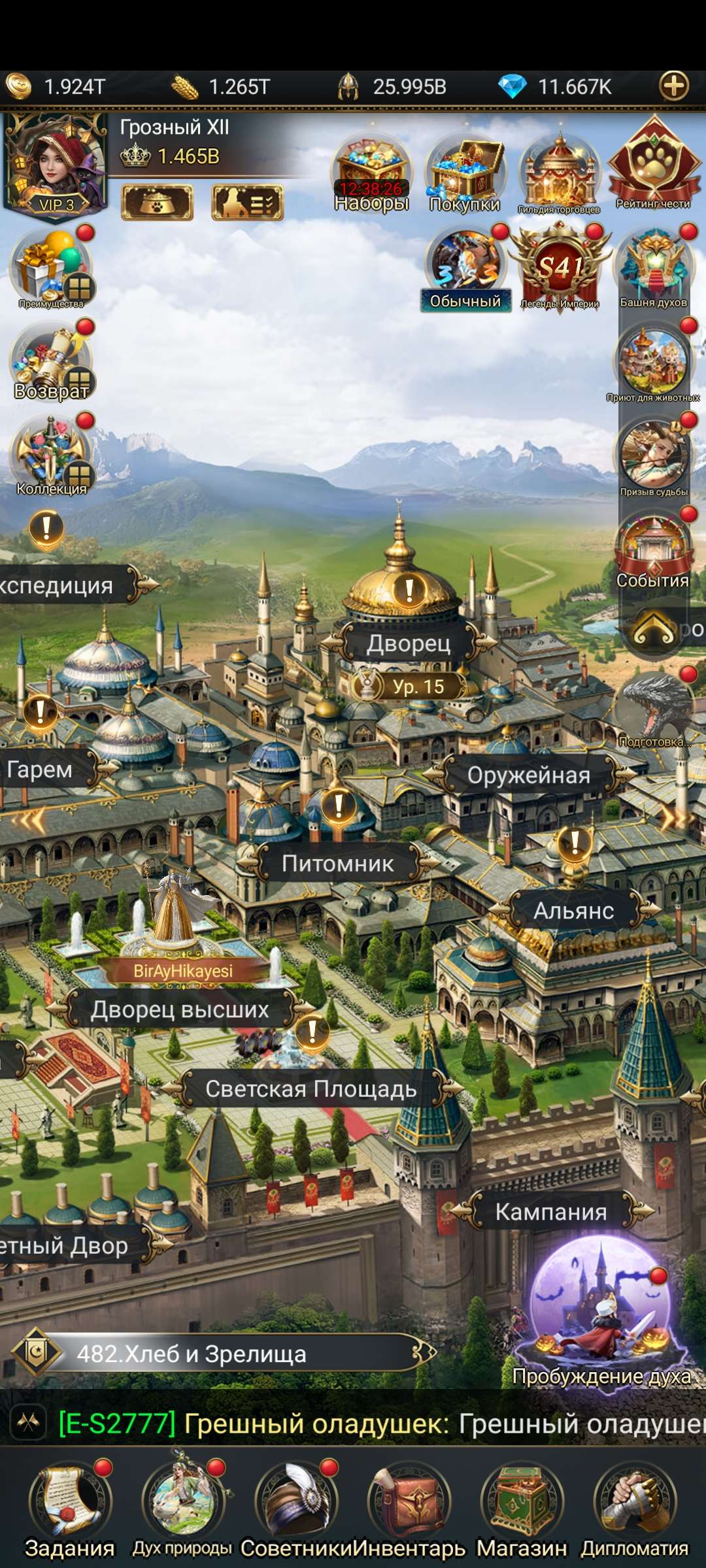706x1568 pixels.
Task: Open the Преимущества gift box icon
Action: click(52, 268)
